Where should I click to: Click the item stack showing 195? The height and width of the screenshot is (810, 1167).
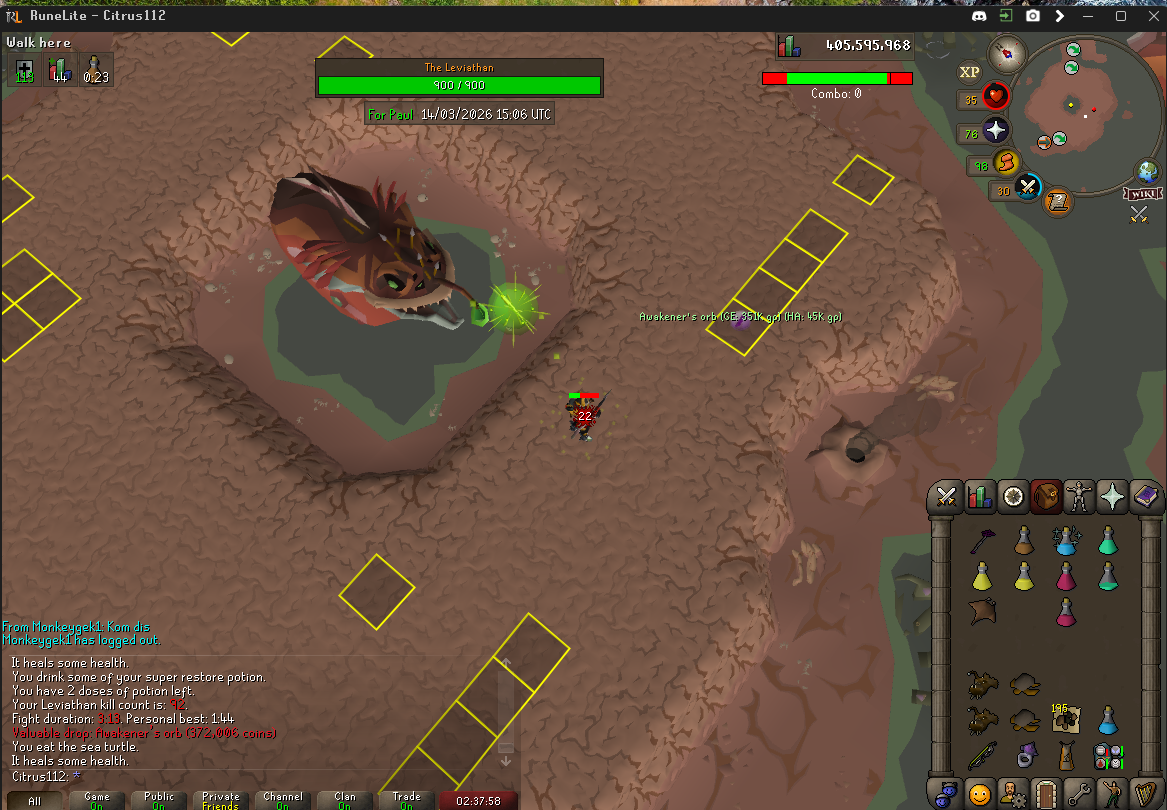coord(1065,719)
